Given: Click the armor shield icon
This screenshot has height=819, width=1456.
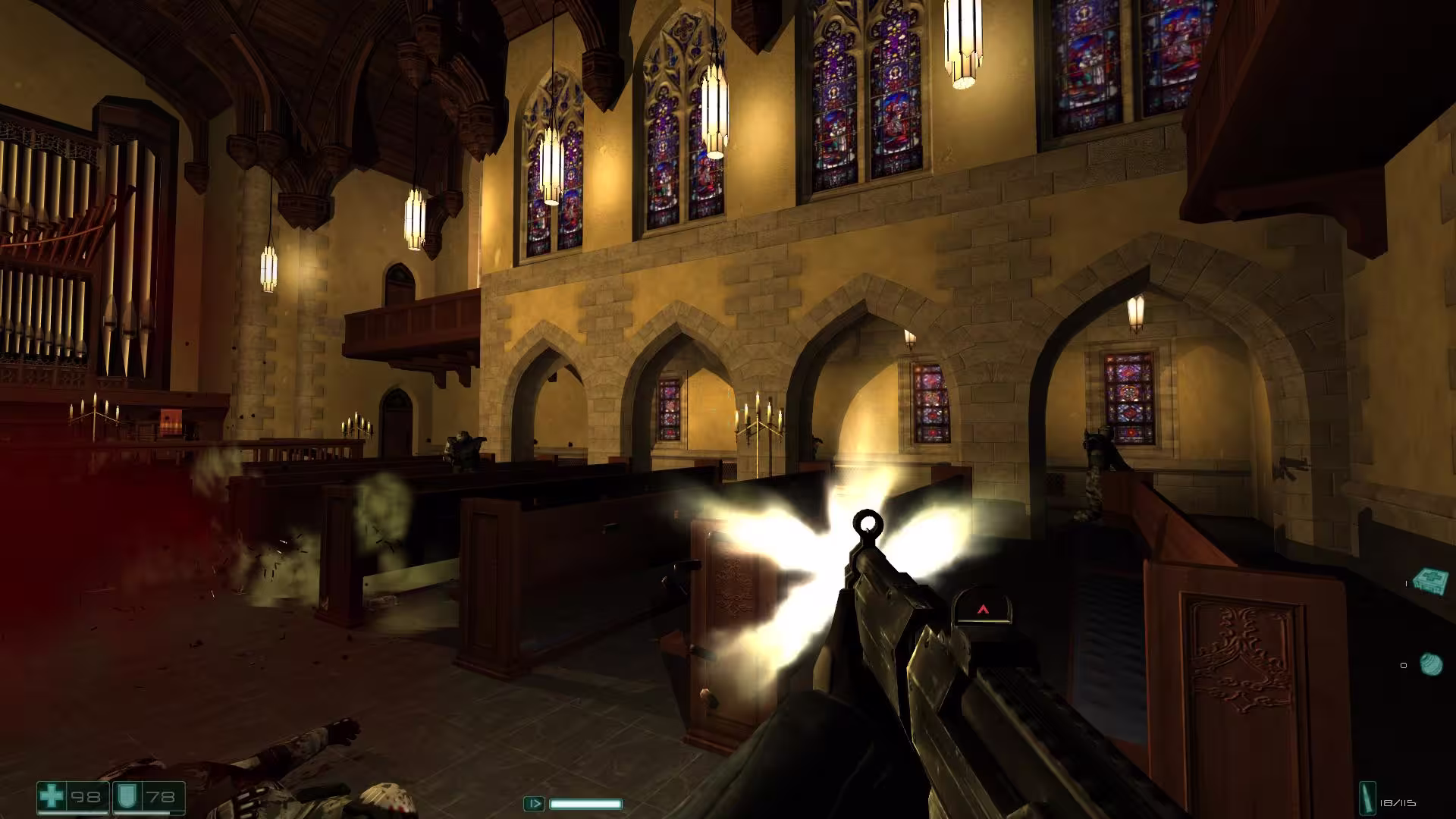Looking at the screenshot, I should click(125, 797).
